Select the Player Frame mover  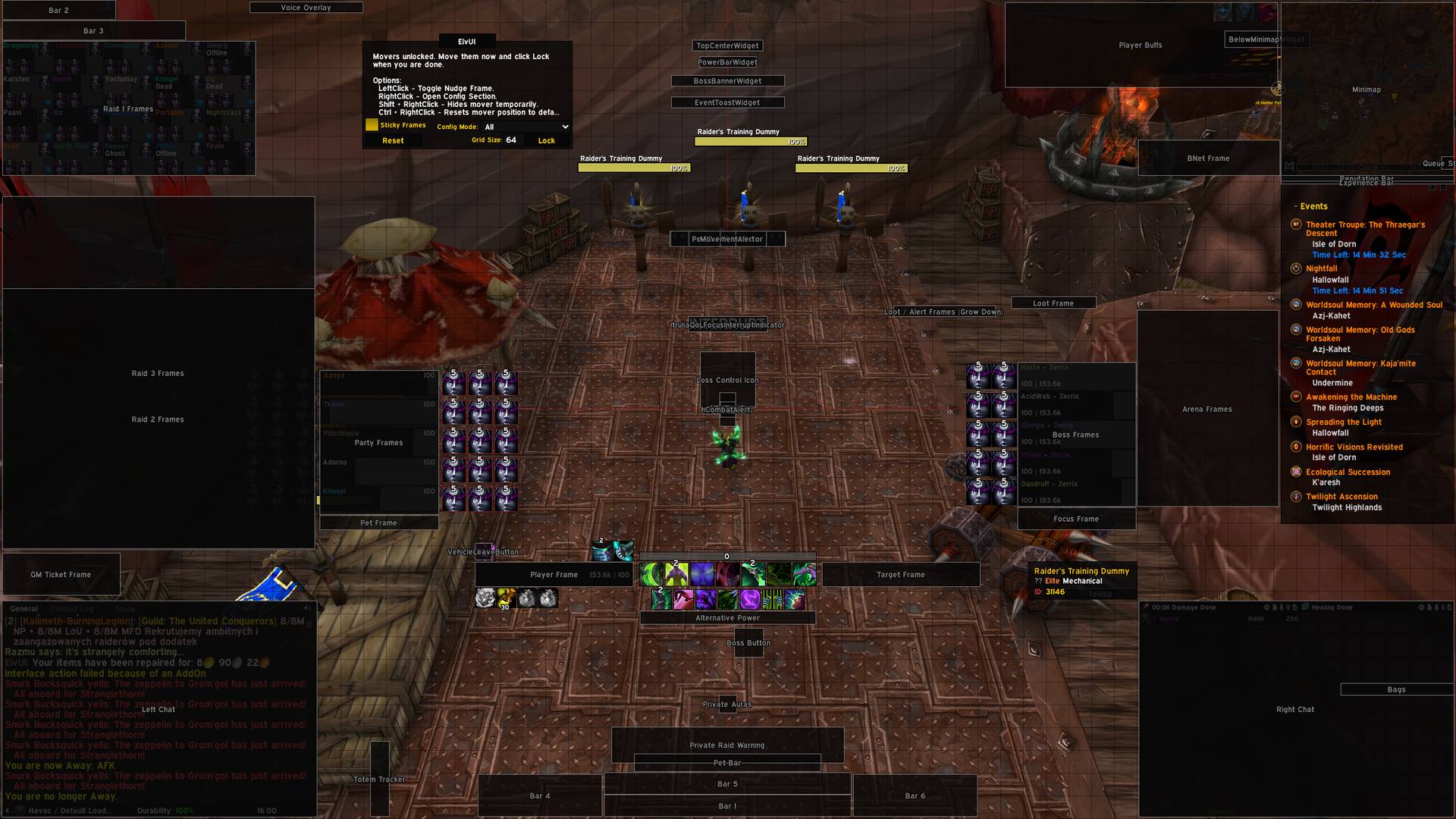(x=554, y=575)
